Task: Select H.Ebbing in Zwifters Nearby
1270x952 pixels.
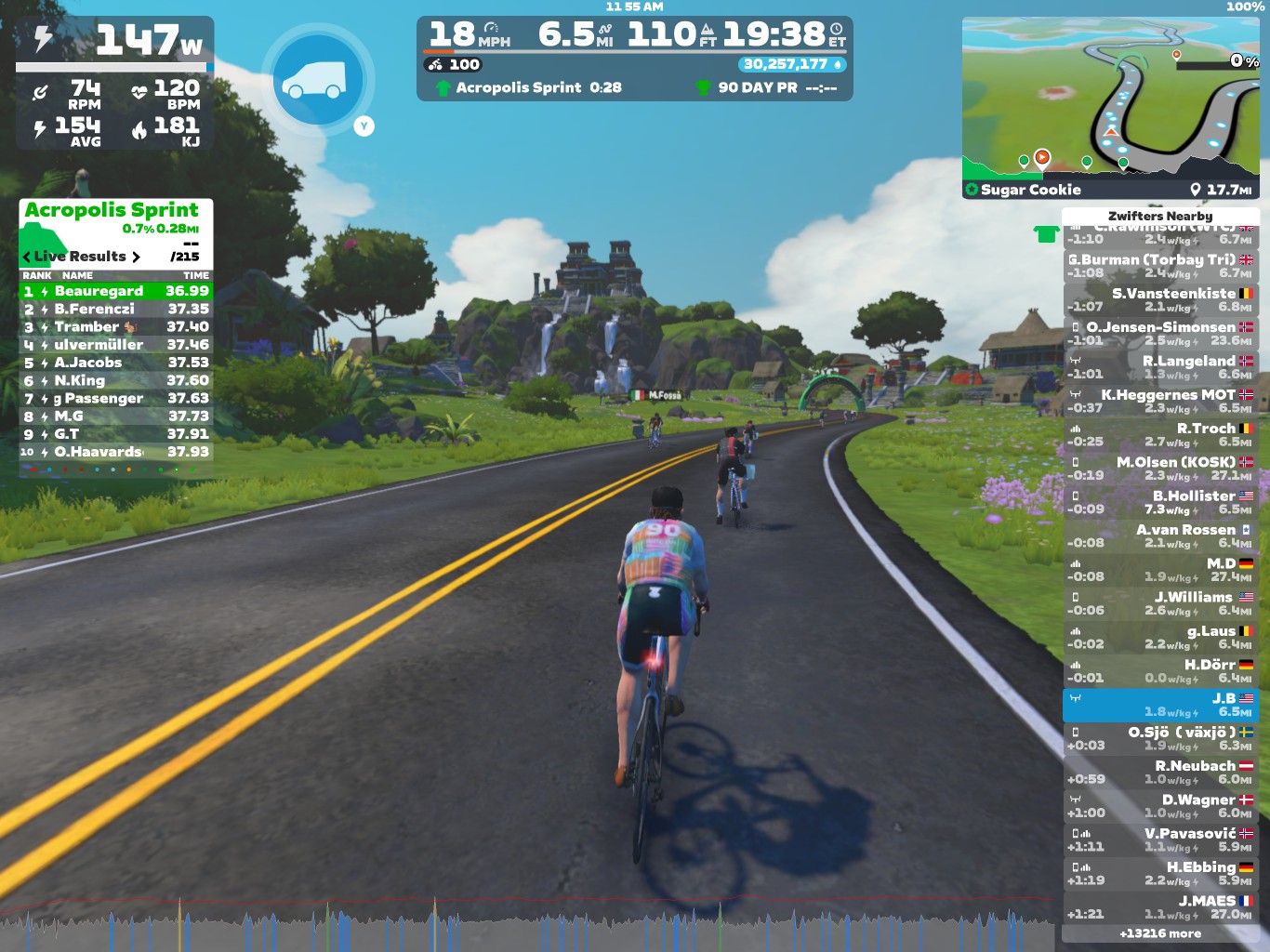Action: [x=1160, y=874]
